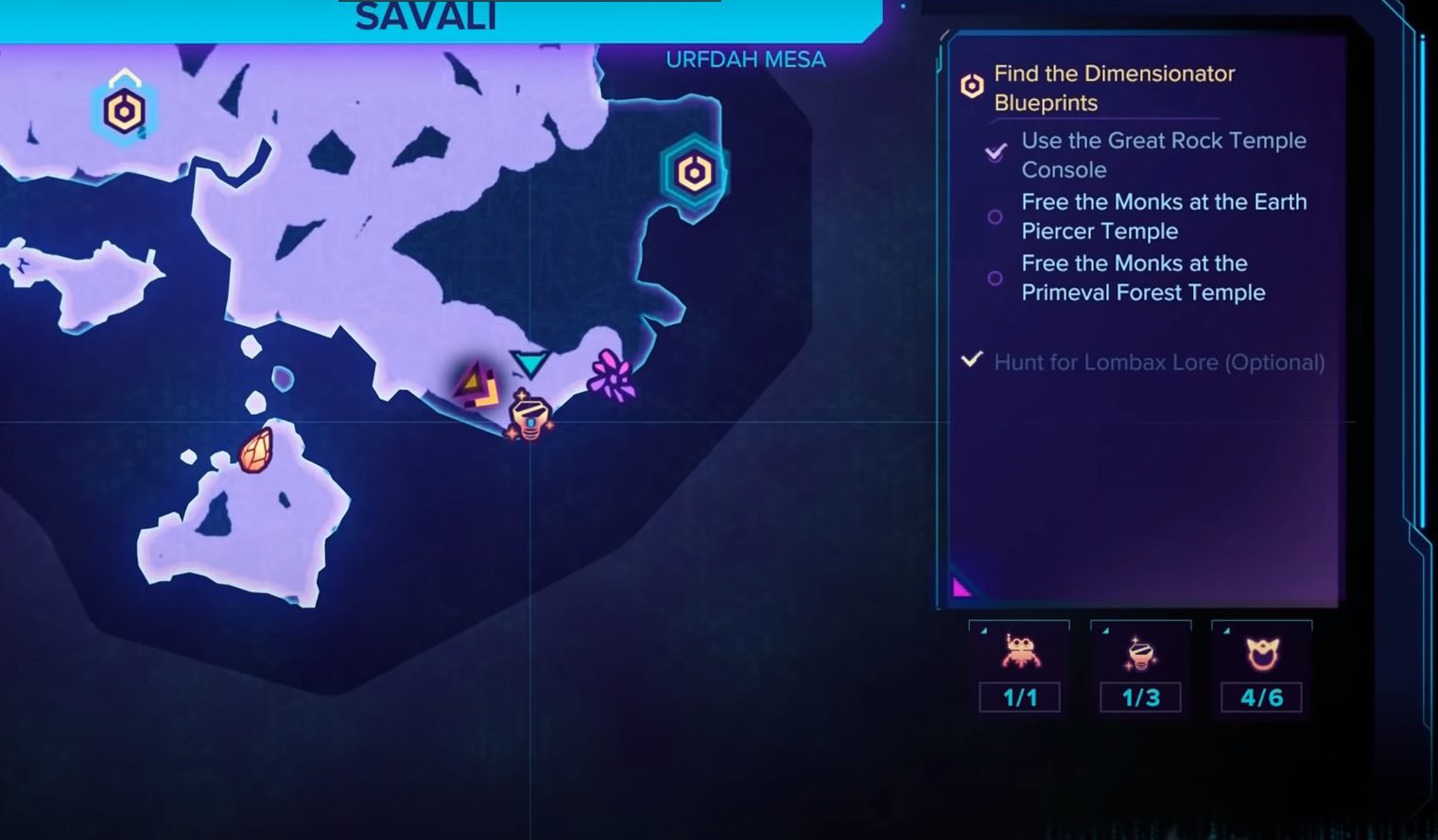Click the Find the Dimensionator Blueprints heading
Viewport: 1438px width, 840px height.
tap(1116, 87)
